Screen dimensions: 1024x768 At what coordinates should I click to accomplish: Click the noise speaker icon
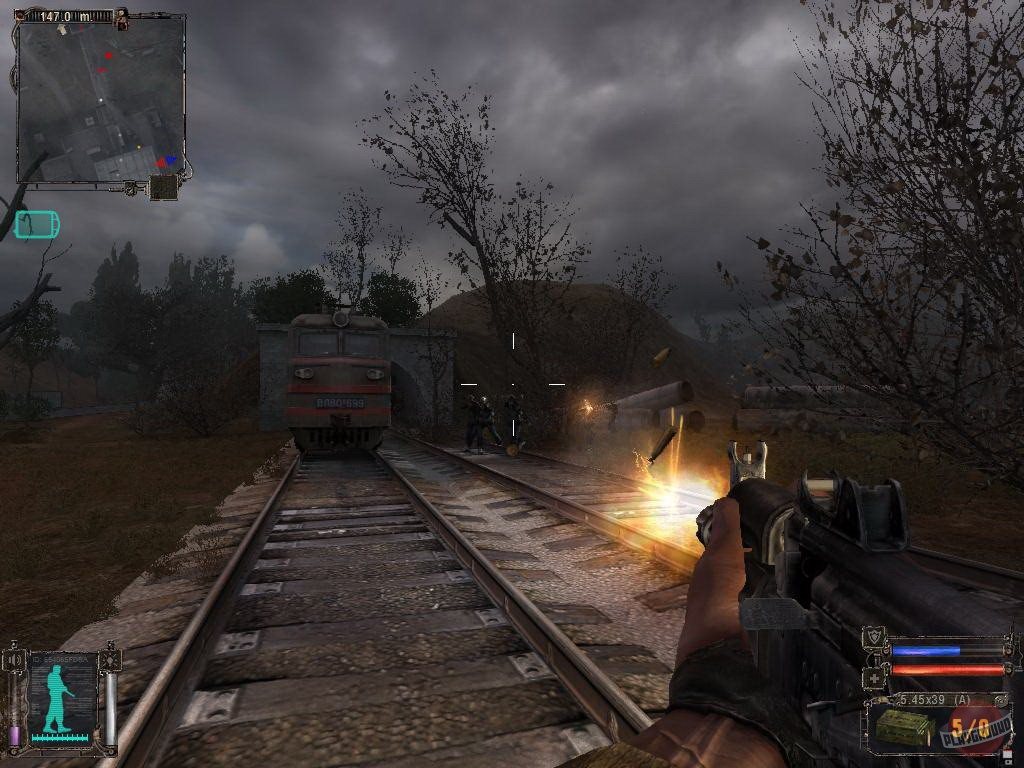tap(15, 661)
